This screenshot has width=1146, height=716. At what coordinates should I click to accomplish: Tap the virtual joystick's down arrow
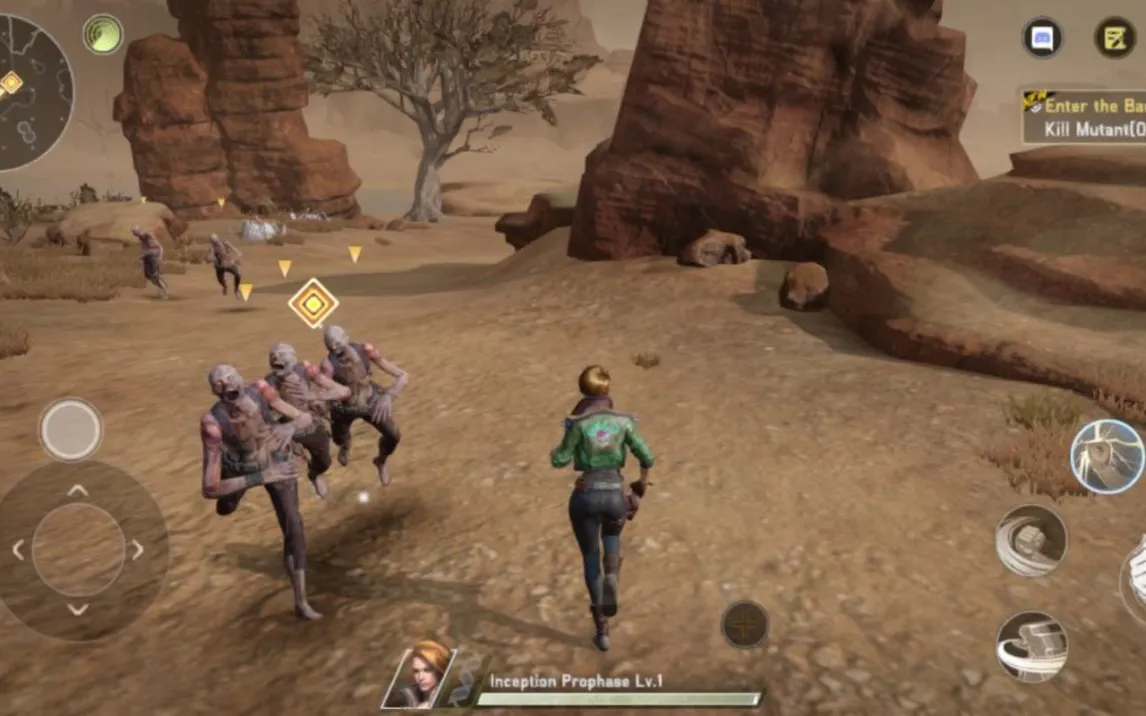click(78, 609)
